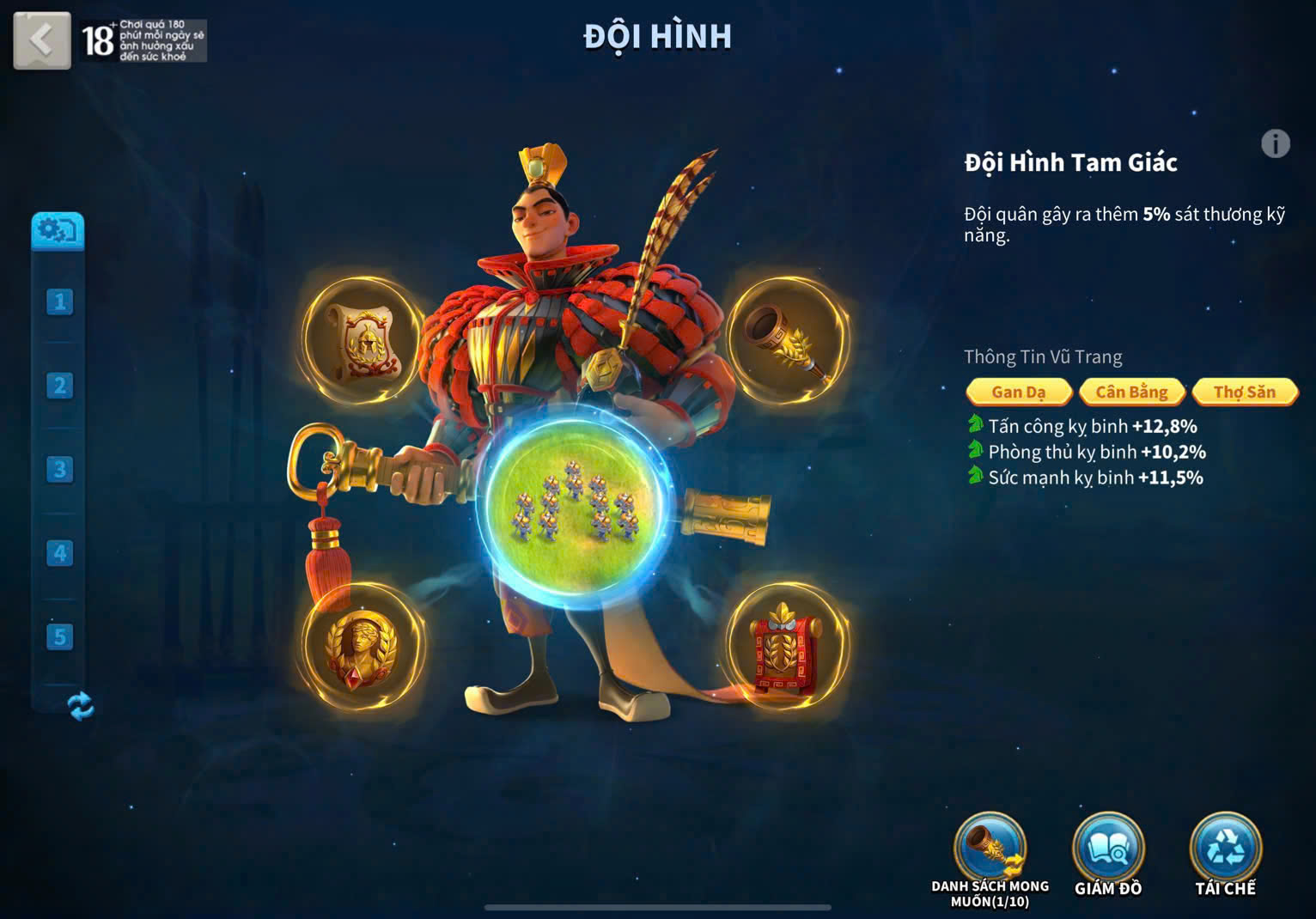Open Danh Sách Mong Muốn wishlist
The height and width of the screenshot is (919, 1316).
[990, 850]
